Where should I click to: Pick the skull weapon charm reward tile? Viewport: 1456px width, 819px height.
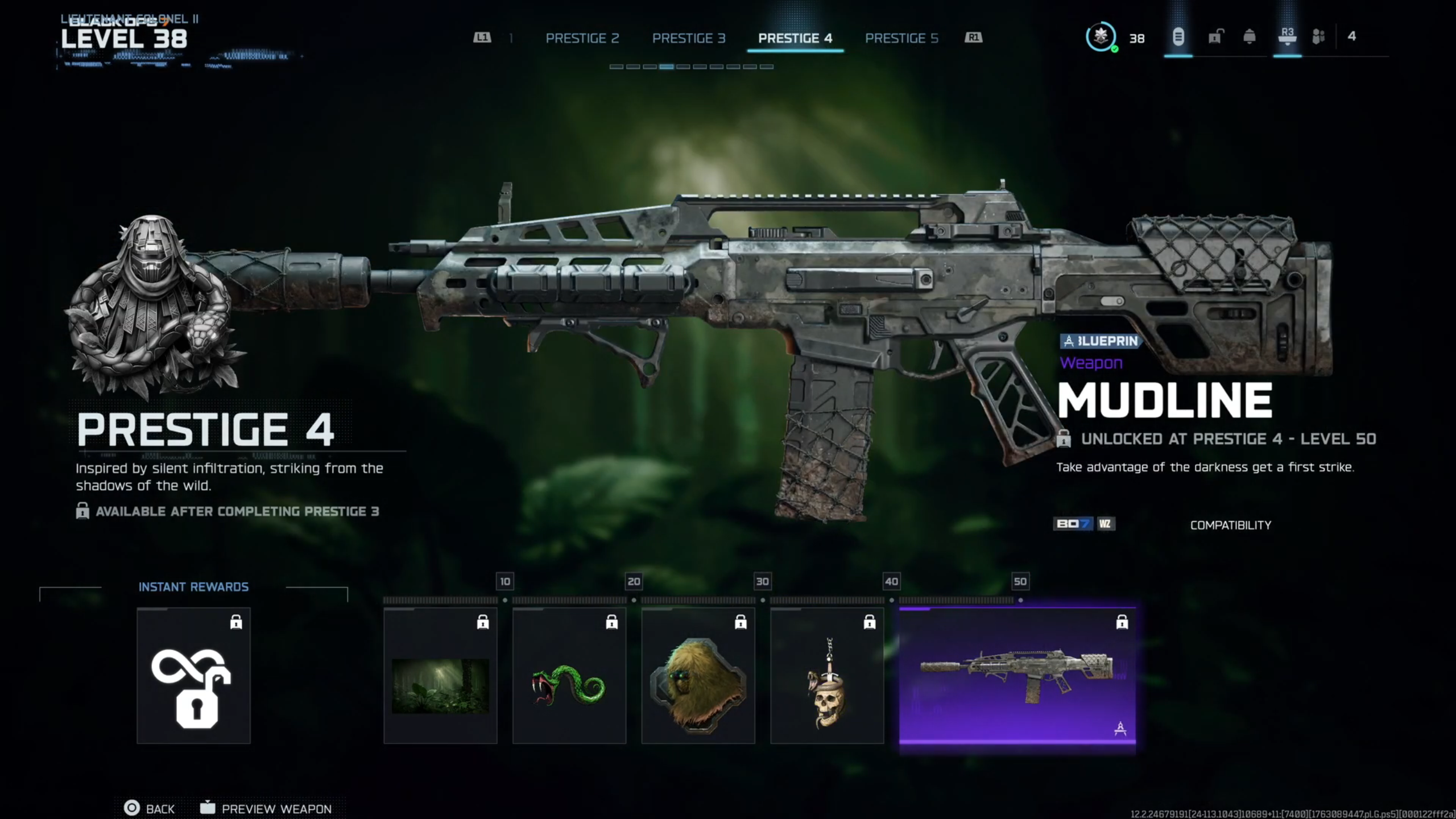click(x=827, y=676)
